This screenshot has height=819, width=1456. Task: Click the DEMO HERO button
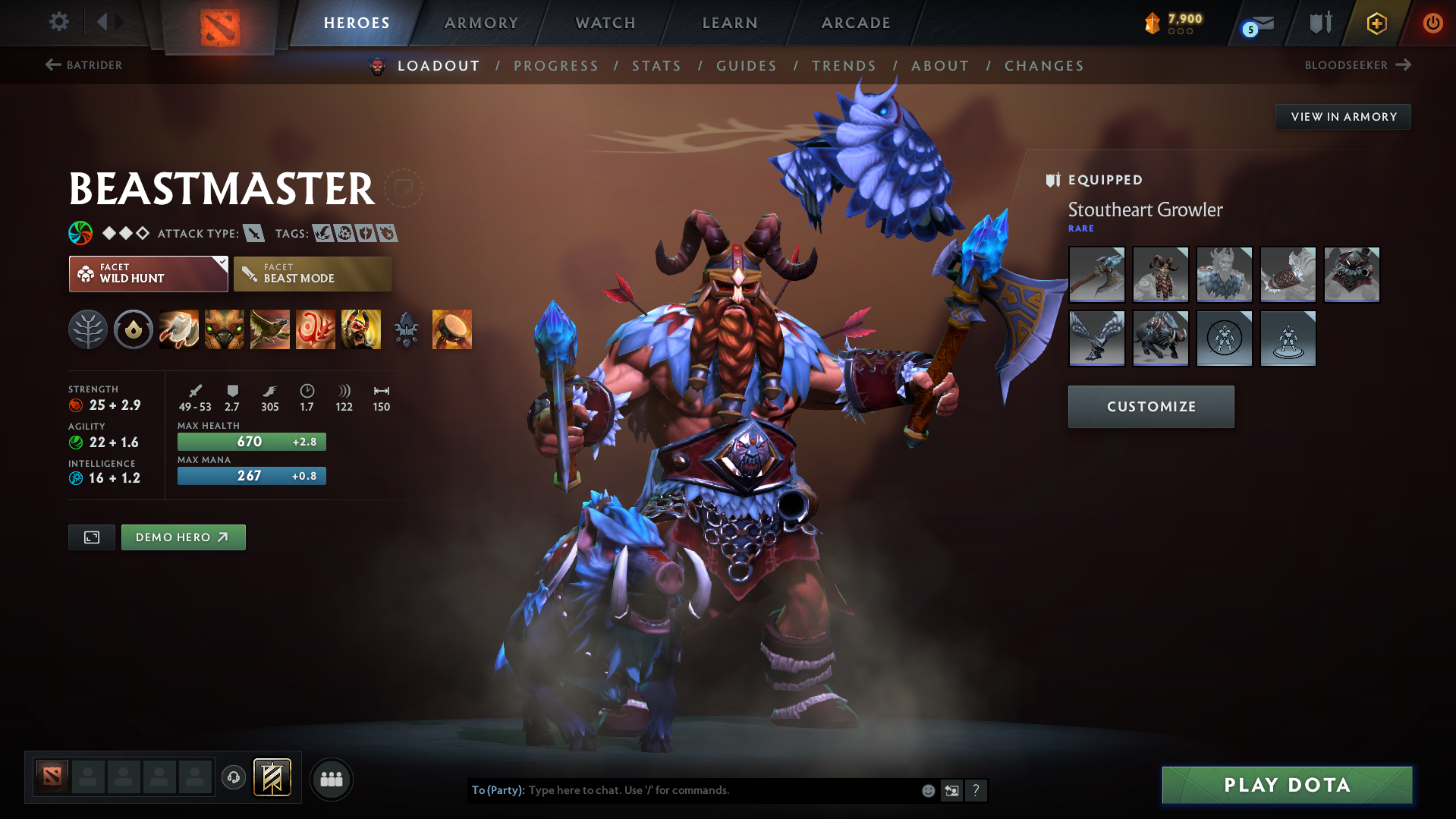tap(183, 537)
